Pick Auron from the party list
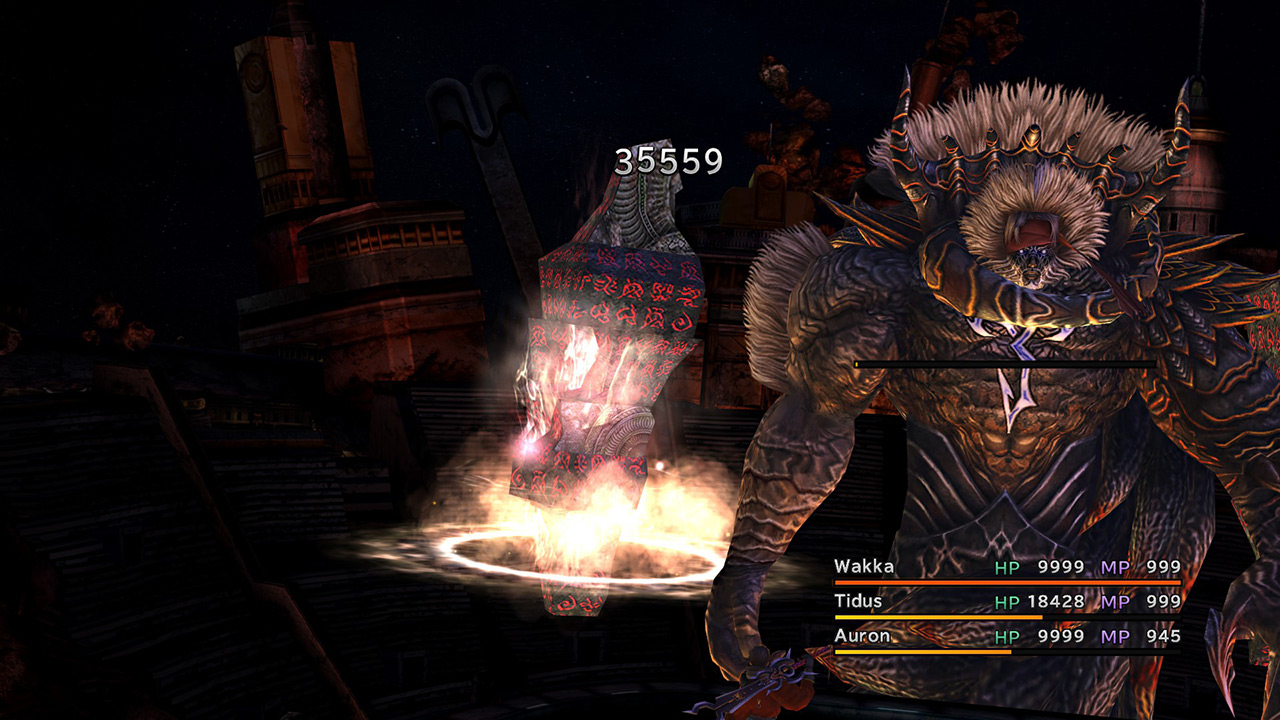 pyautogui.click(x=860, y=636)
